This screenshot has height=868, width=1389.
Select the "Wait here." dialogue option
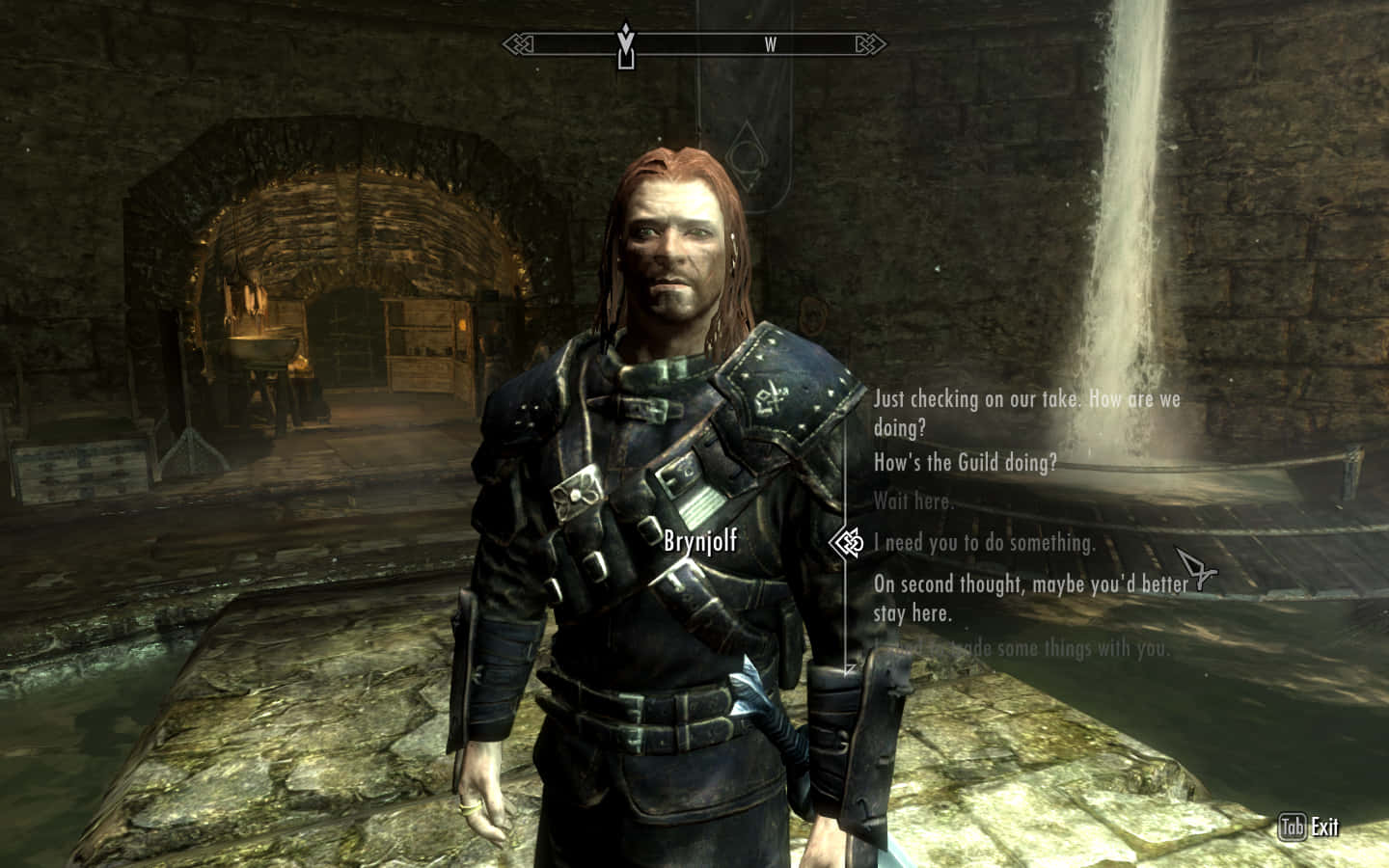(x=912, y=502)
